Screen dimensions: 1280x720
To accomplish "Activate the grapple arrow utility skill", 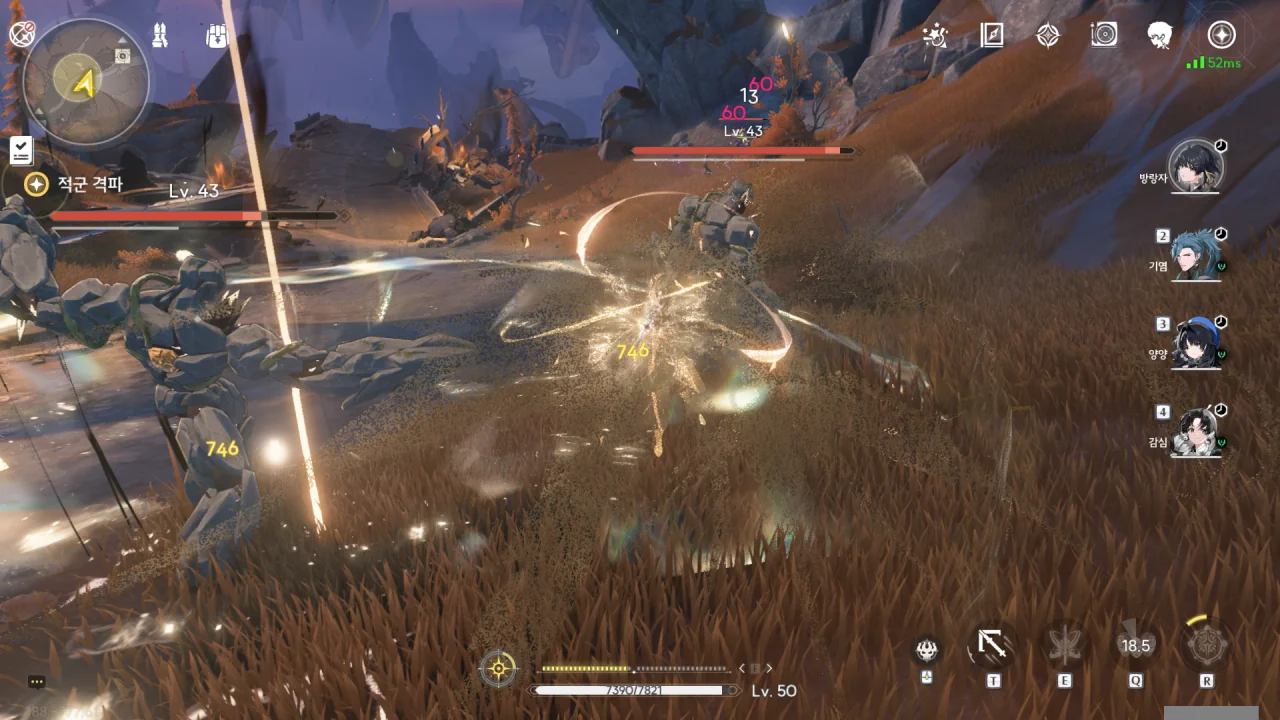I will point(992,646).
